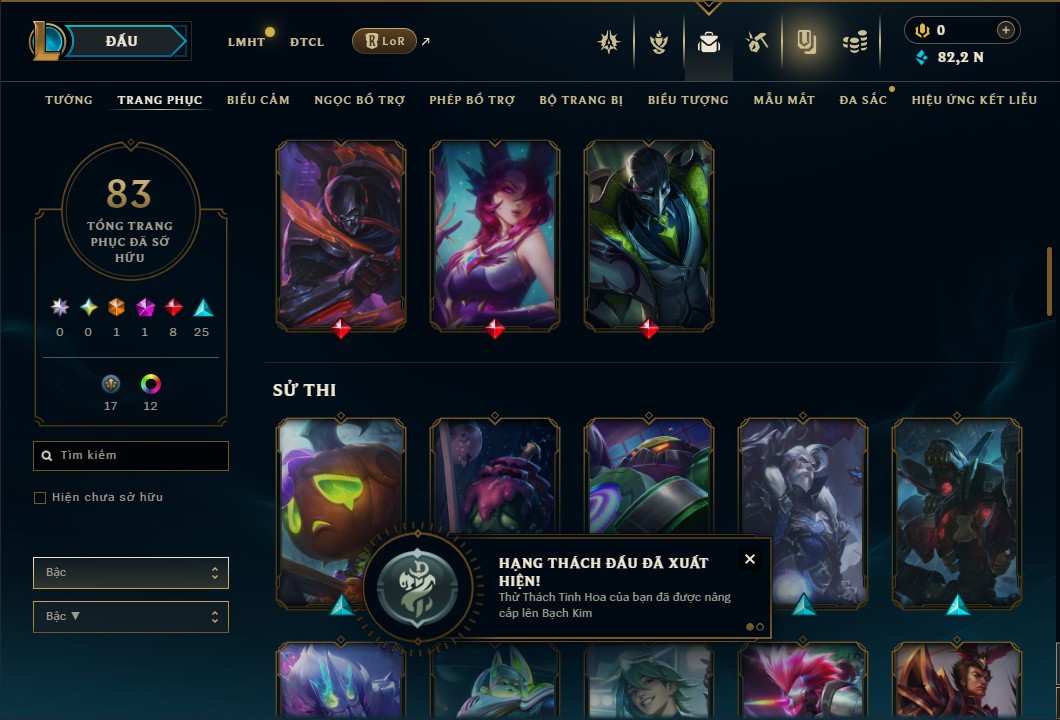Open the loot hammer icon
Screen dimensions: 1060x720
pos(756,42)
